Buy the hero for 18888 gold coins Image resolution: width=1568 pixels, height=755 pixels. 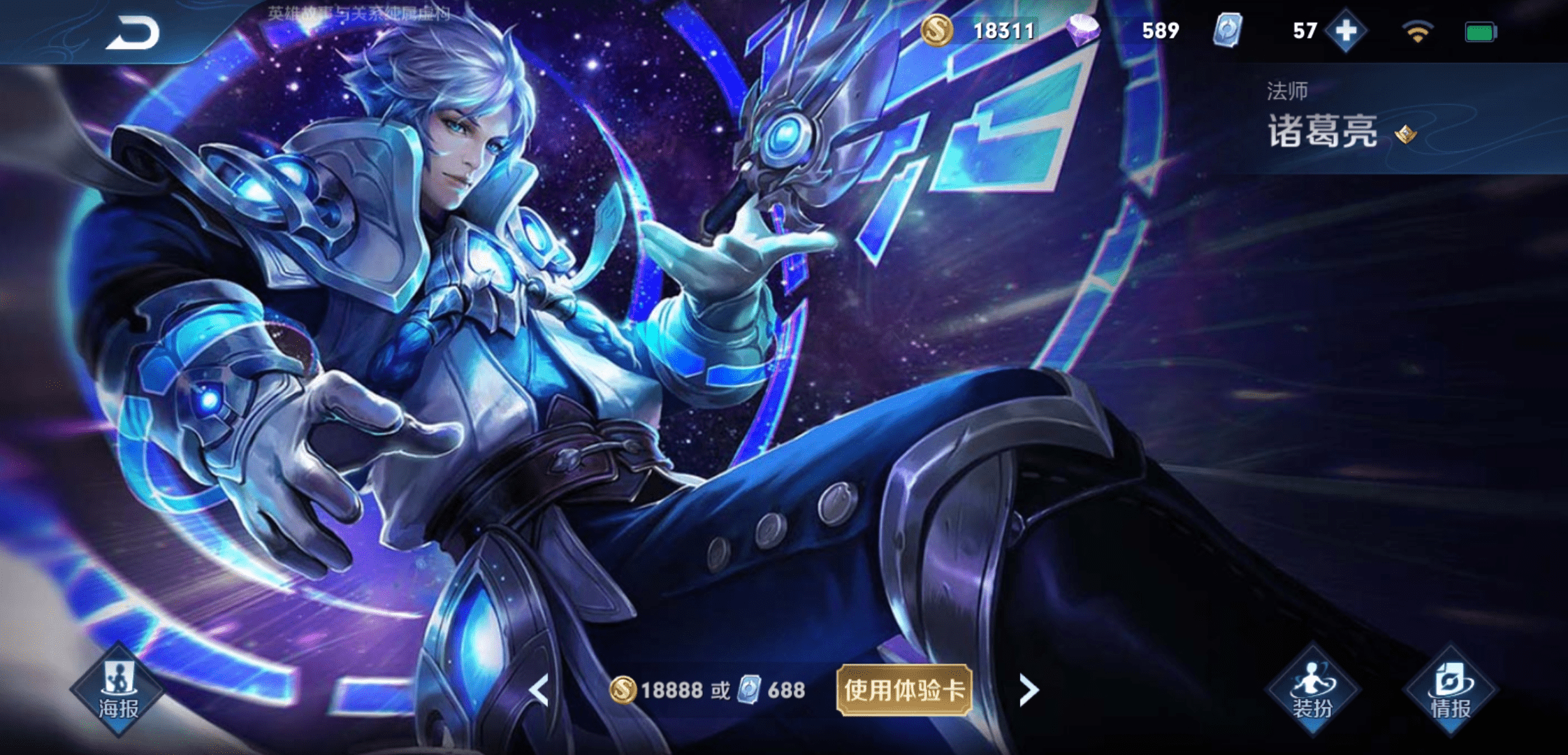click(x=657, y=690)
